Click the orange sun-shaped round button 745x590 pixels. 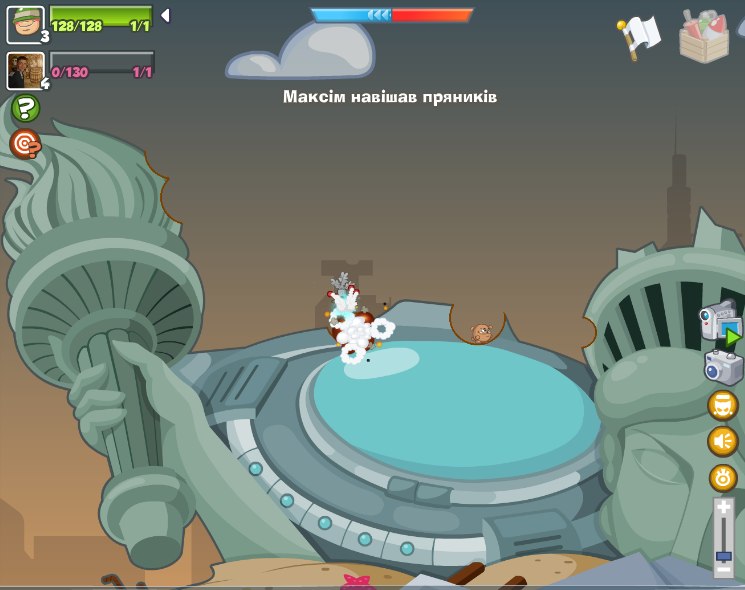[x=722, y=477]
